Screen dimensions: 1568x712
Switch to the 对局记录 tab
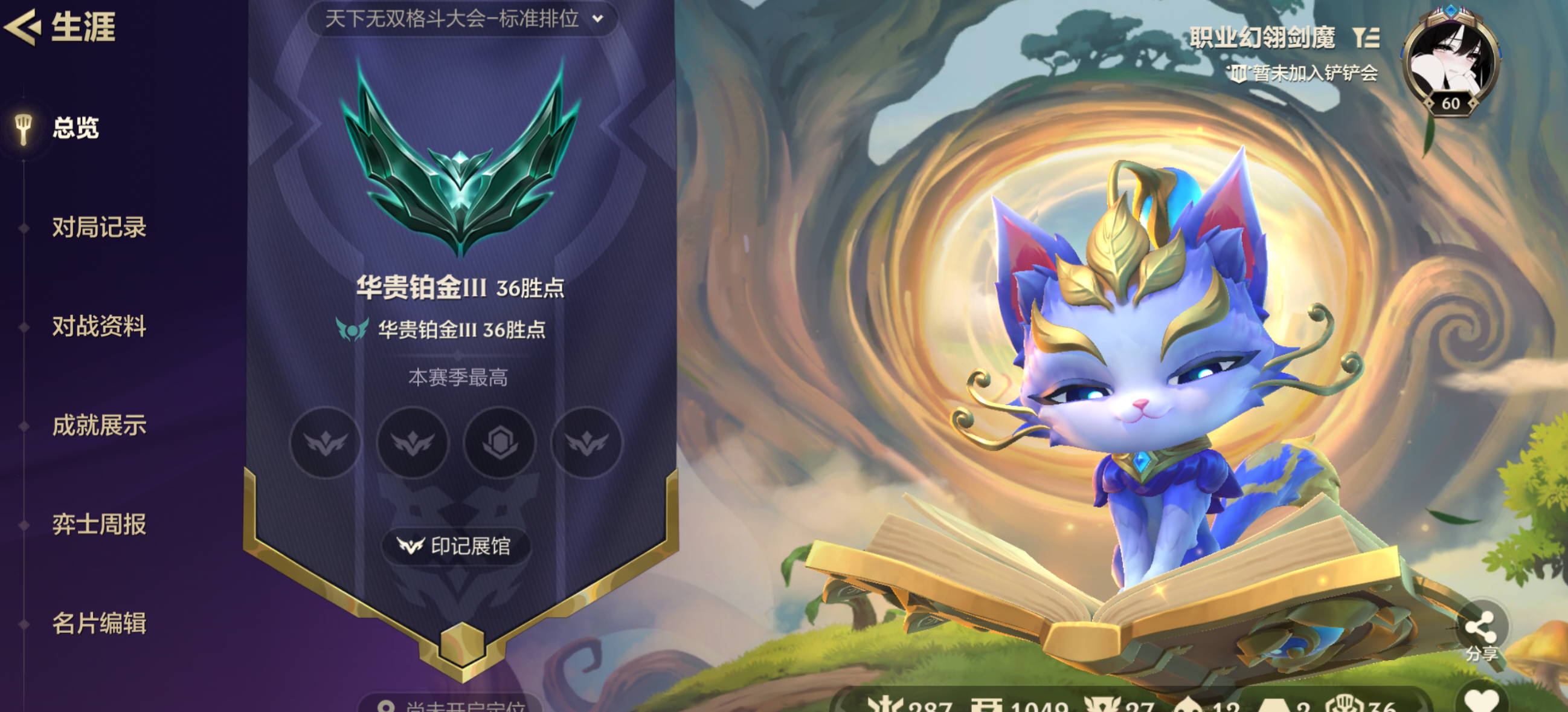click(x=99, y=228)
